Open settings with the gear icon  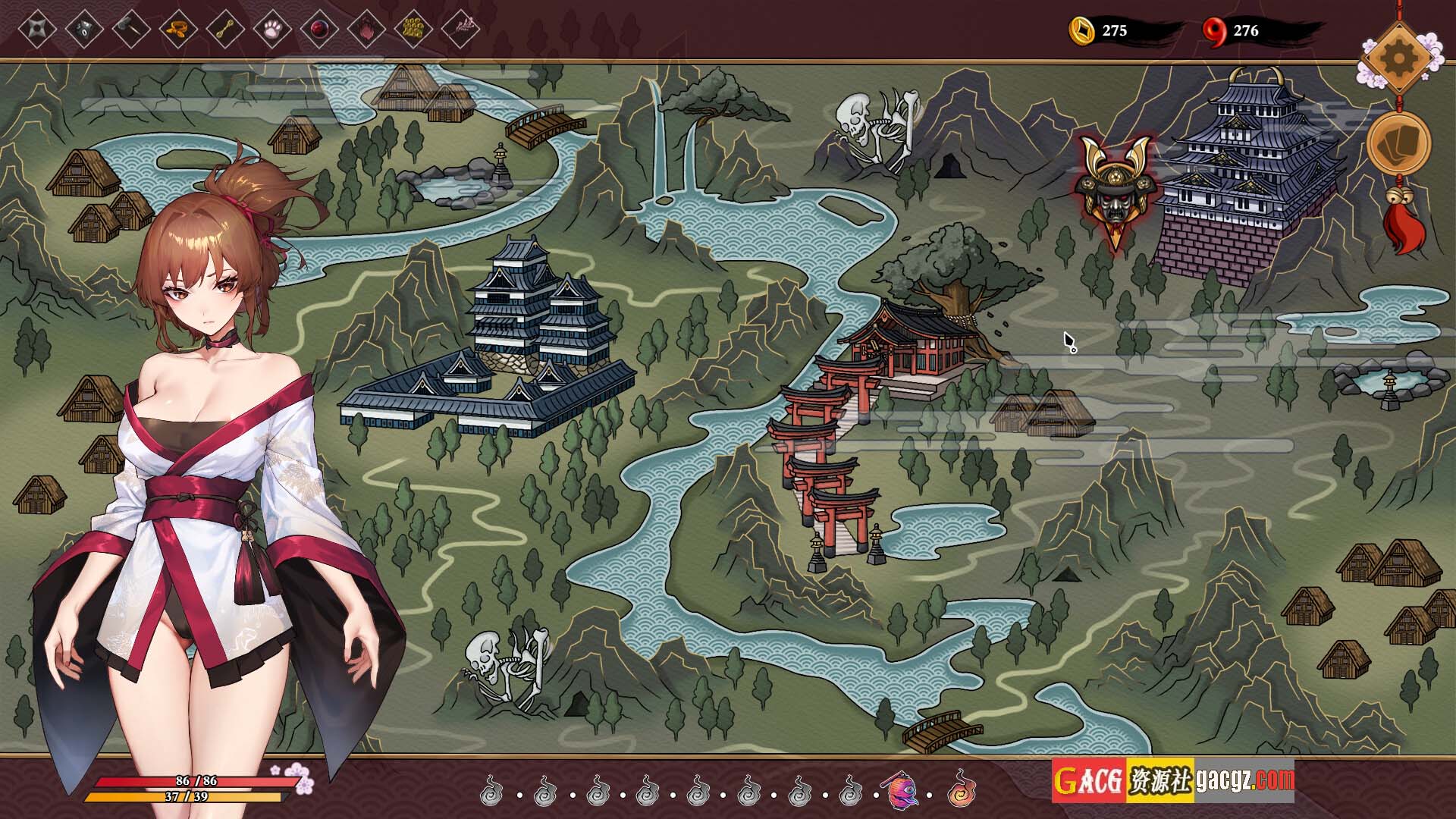[1398, 56]
